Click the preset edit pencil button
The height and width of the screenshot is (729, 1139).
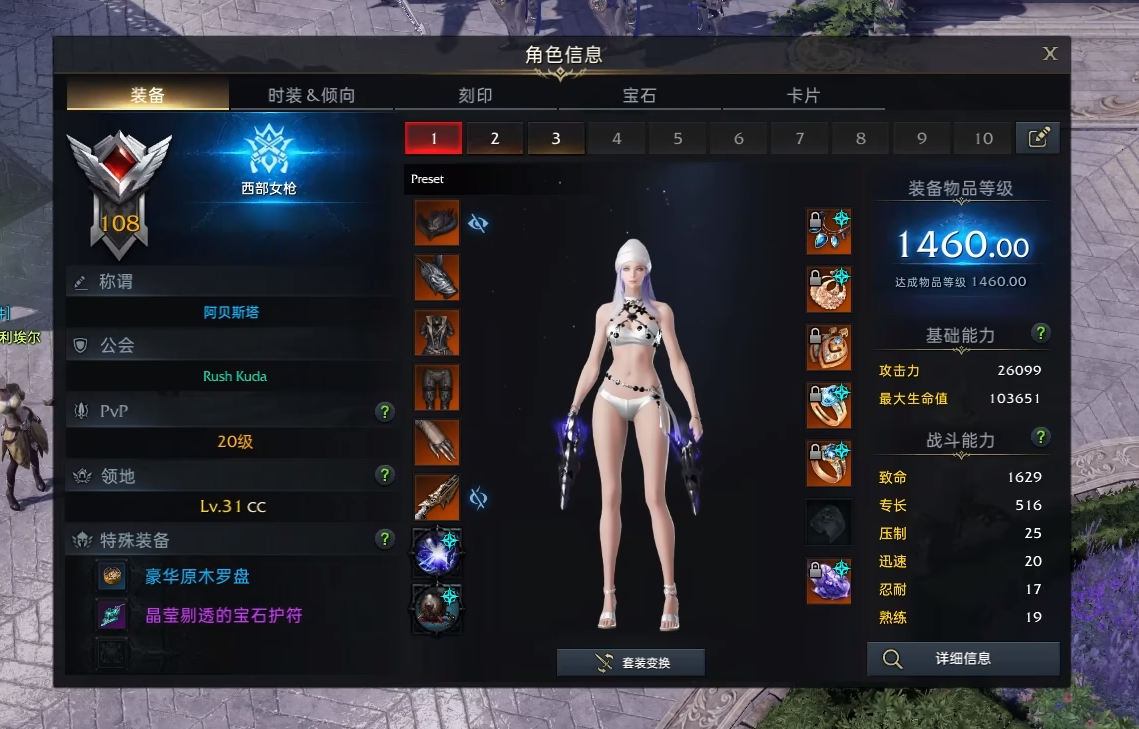(x=1038, y=138)
